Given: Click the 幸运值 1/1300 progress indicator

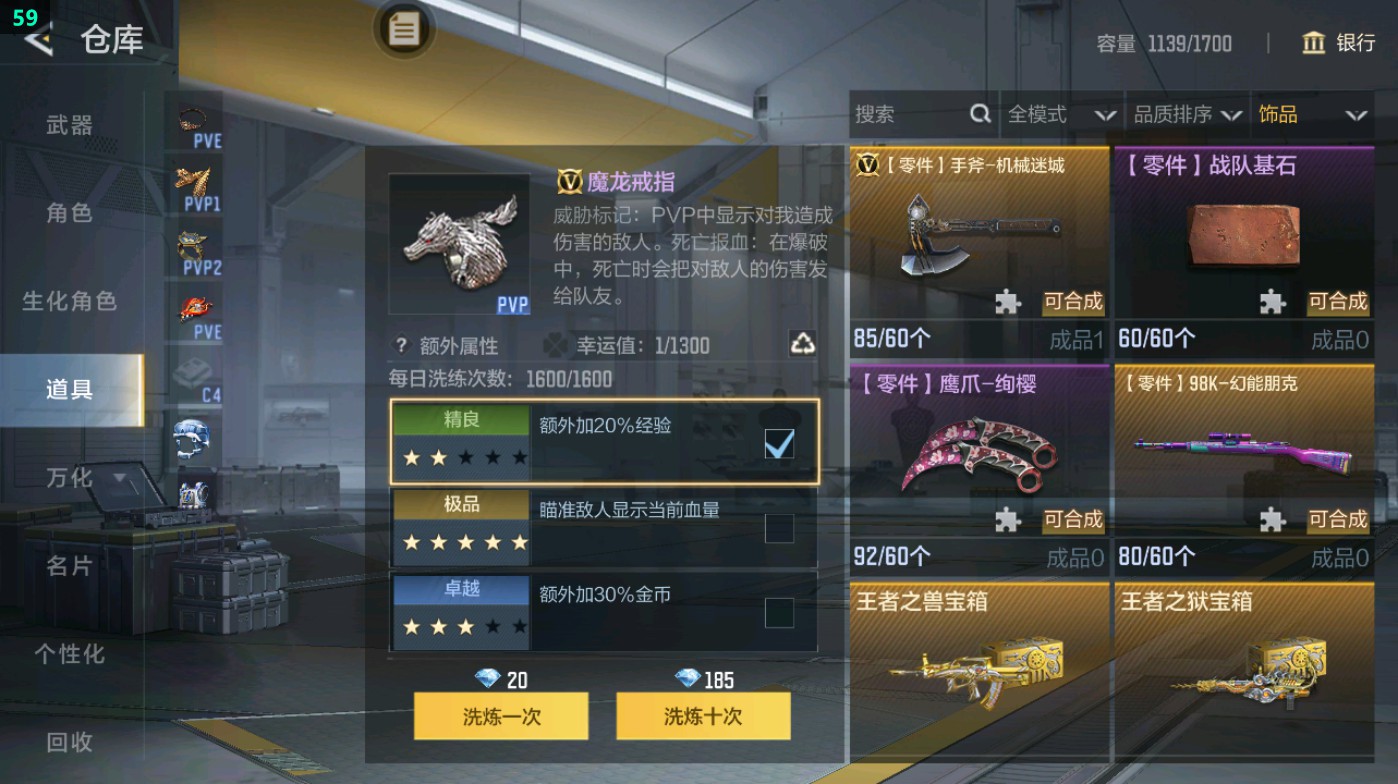Looking at the screenshot, I should pyautogui.click(x=628, y=345).
